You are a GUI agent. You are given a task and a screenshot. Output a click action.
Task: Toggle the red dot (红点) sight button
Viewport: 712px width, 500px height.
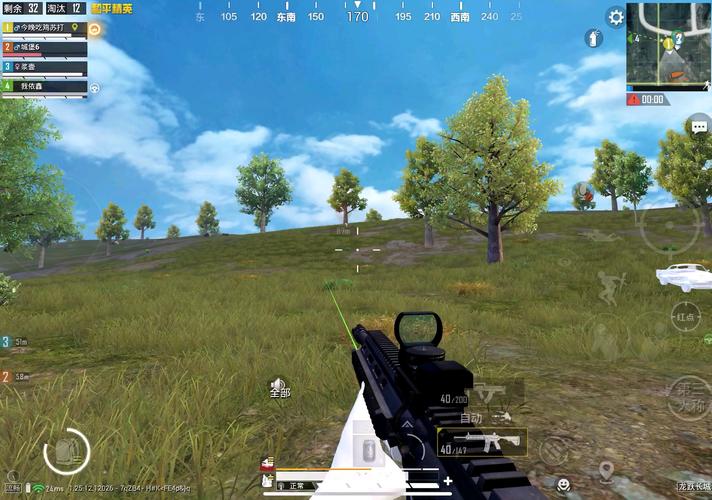tap(685, 316)
